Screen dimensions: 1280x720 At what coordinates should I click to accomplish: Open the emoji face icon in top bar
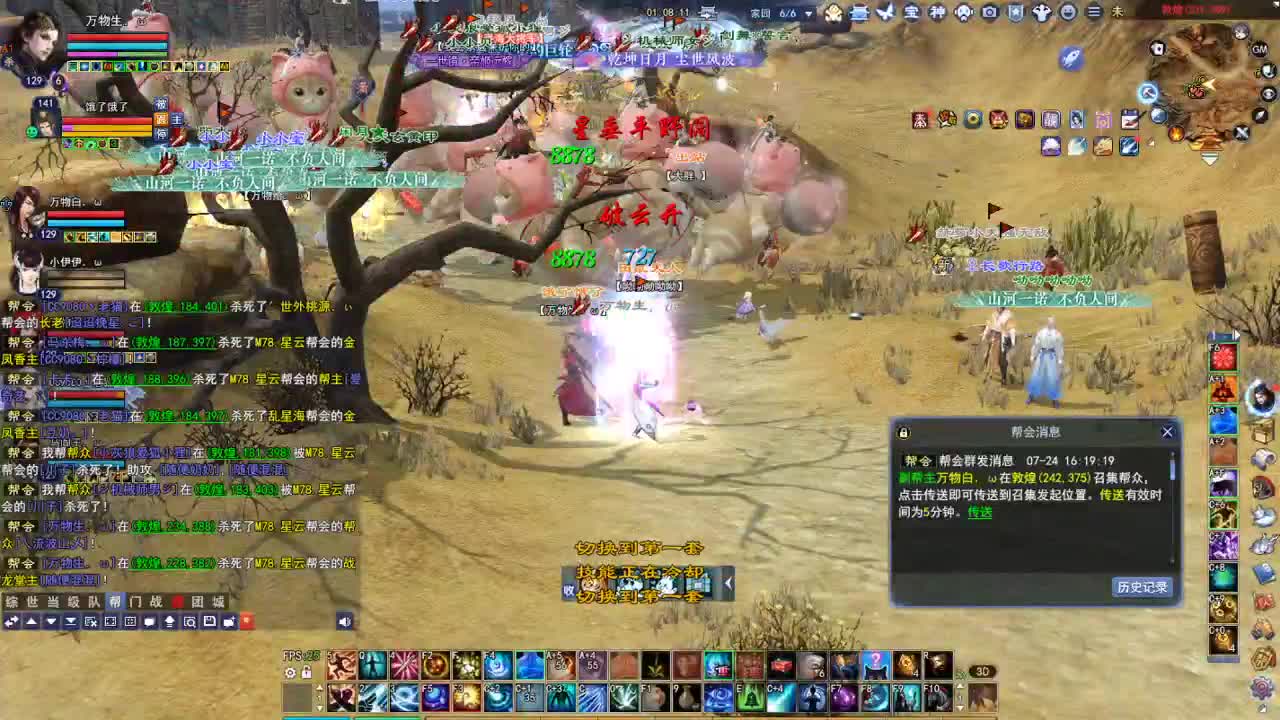tap(1067, 13)
